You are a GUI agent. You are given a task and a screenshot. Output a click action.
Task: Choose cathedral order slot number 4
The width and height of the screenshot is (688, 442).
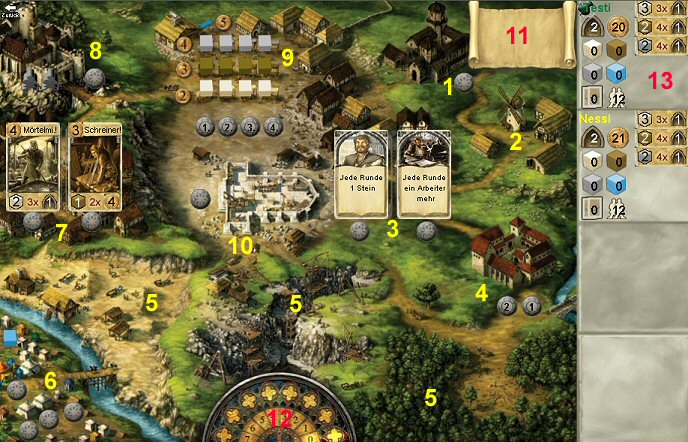pyautogui.click(x=273, y=127)
